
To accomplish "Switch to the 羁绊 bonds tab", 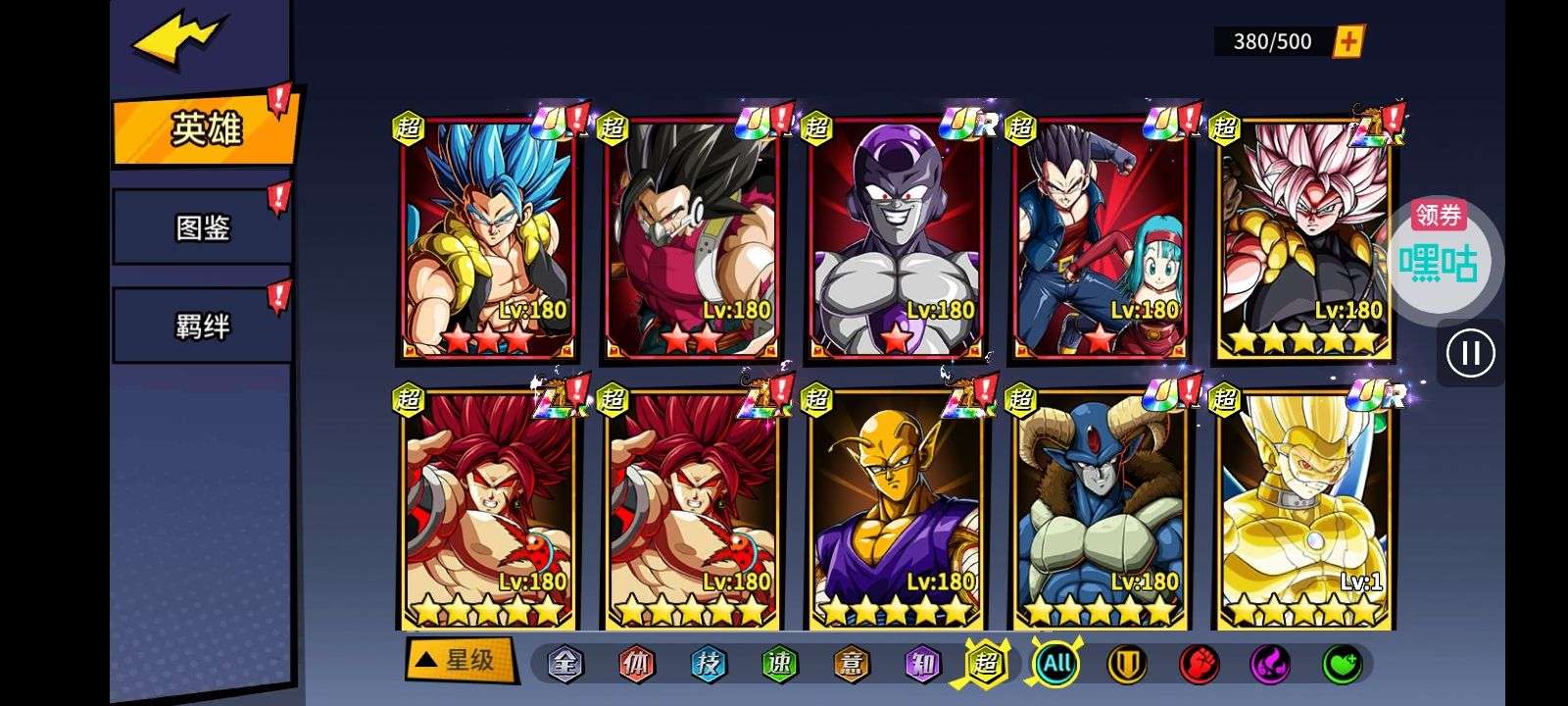I will tap(202, 326).
